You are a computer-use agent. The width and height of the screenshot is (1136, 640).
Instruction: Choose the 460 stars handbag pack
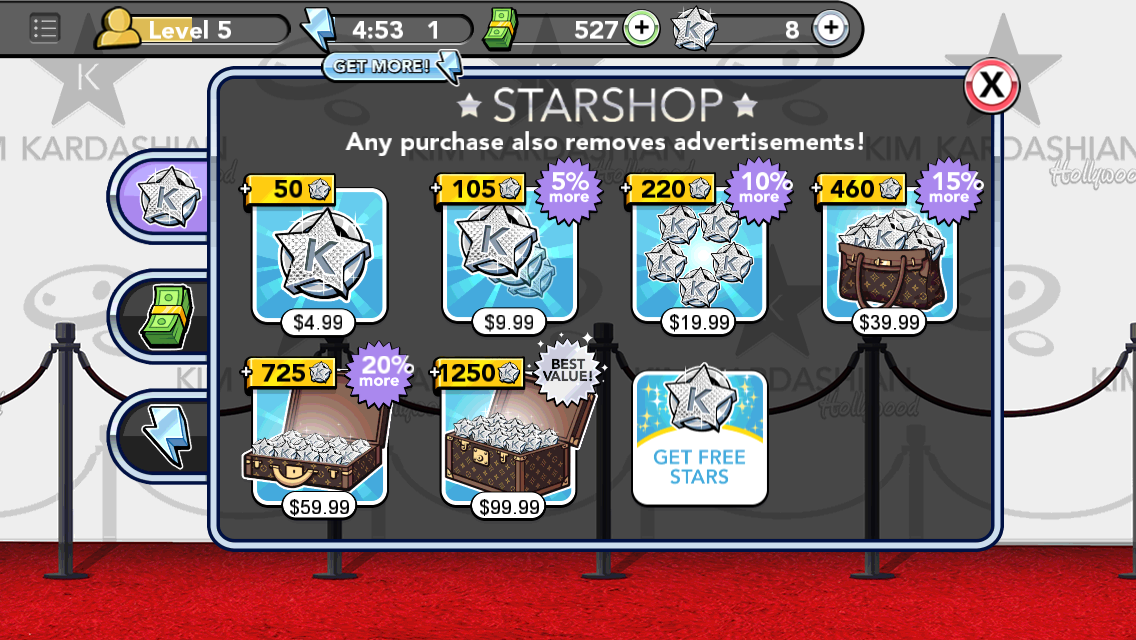pos(889,258)
